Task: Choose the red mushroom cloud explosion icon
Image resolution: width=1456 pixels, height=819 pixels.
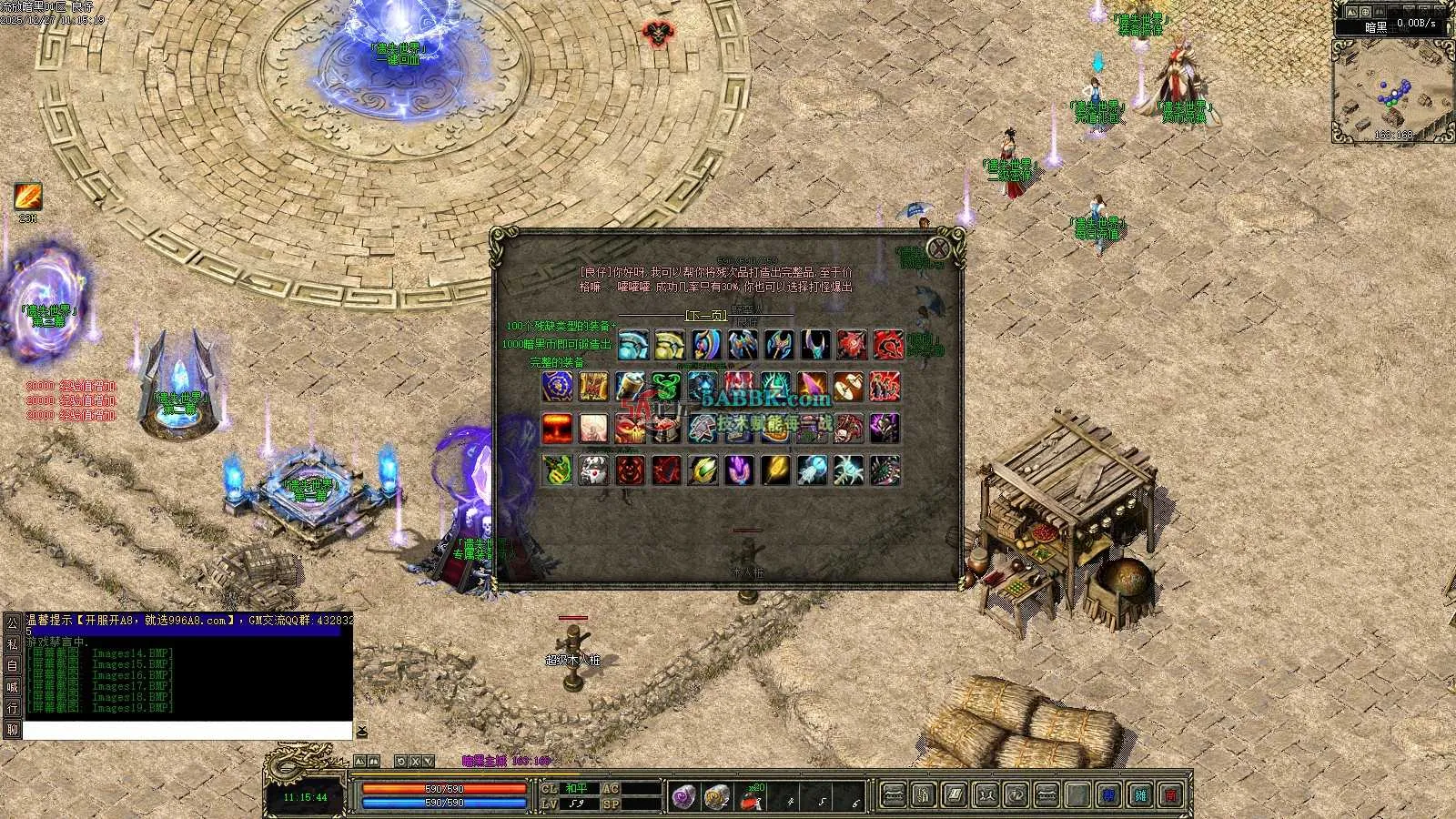Action: coord(557,428)
